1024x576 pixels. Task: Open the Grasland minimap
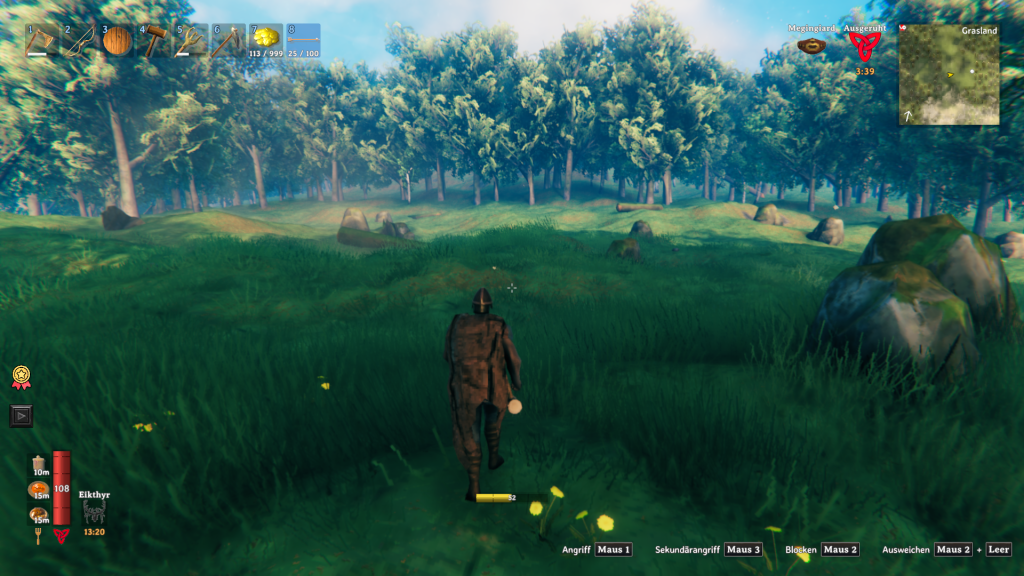(x=948, y=75)
